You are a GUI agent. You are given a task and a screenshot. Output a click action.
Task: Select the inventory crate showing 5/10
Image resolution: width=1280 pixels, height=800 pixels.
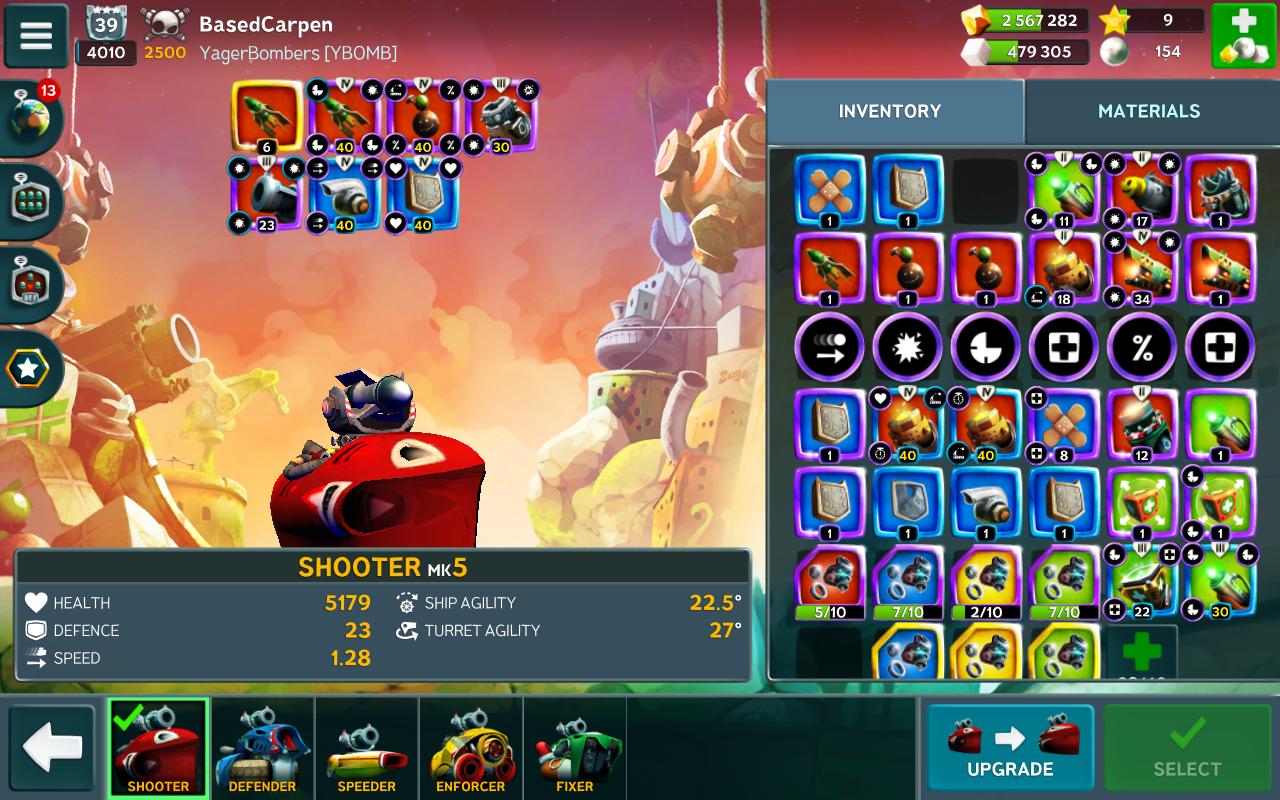pyautogui.click(x=830, y=583)
